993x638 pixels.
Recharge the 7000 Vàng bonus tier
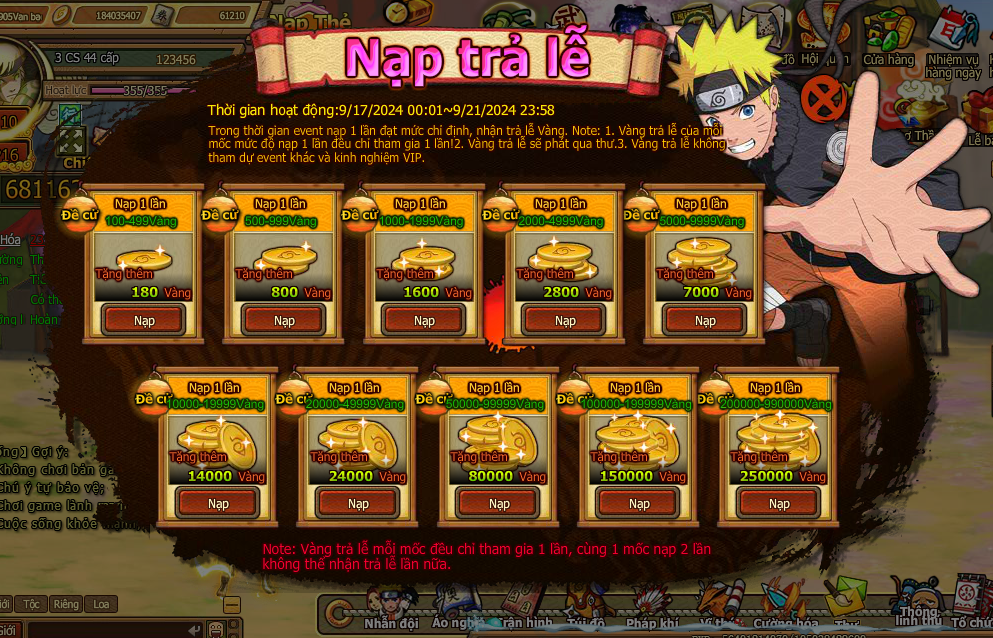[x=706, y=321]
